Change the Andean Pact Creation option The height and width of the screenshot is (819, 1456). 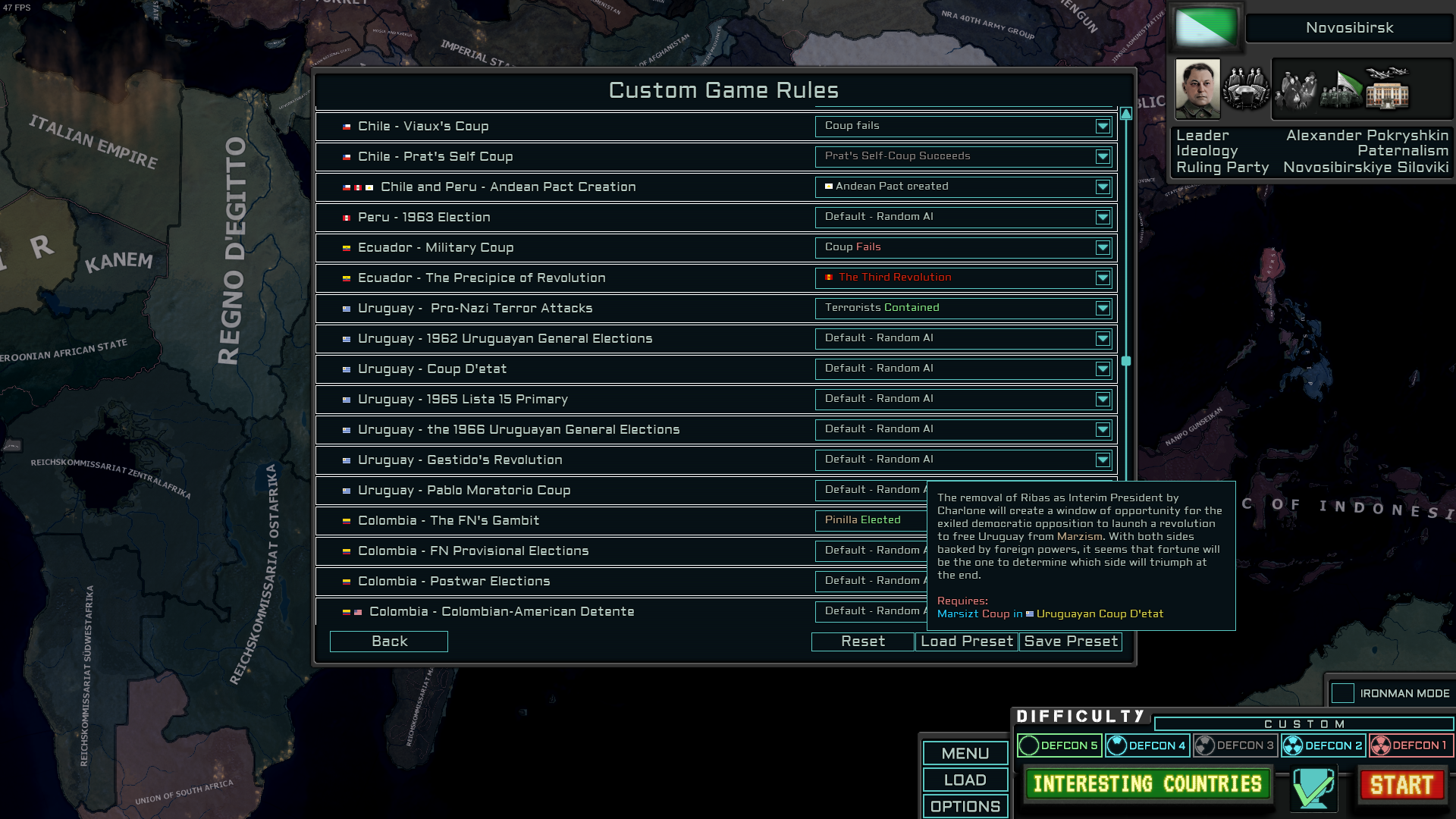(x=1102, y=187)
